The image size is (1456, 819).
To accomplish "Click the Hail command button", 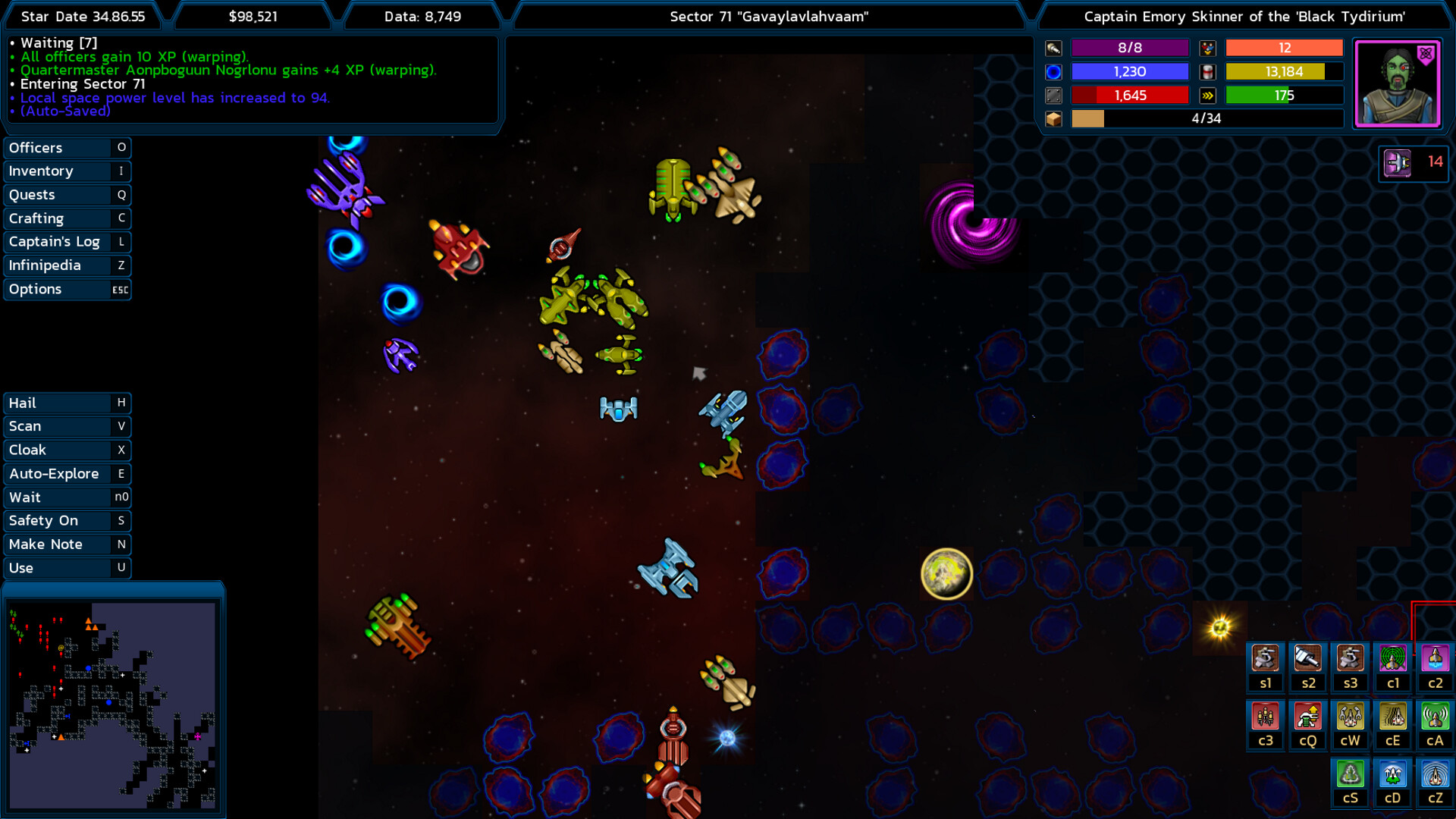I will (x=67, y=403).
